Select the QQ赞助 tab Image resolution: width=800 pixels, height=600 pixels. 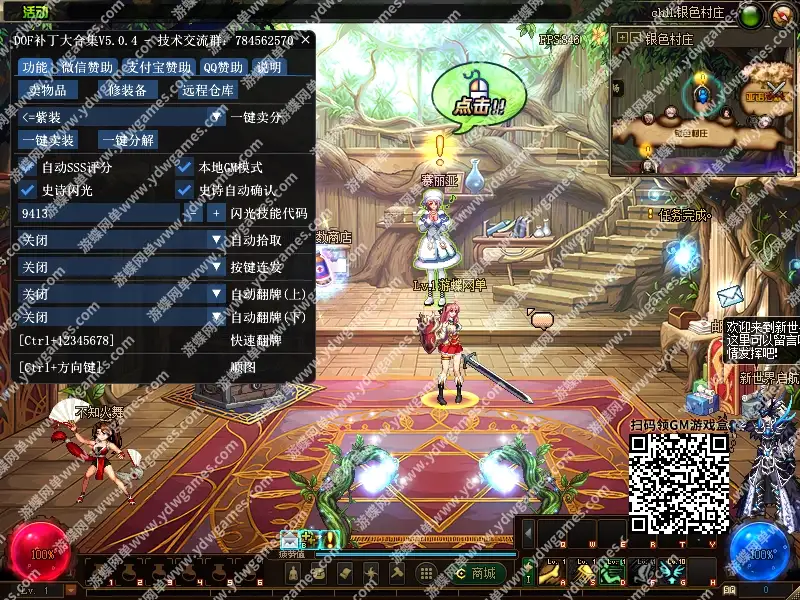tap(223, 67)
